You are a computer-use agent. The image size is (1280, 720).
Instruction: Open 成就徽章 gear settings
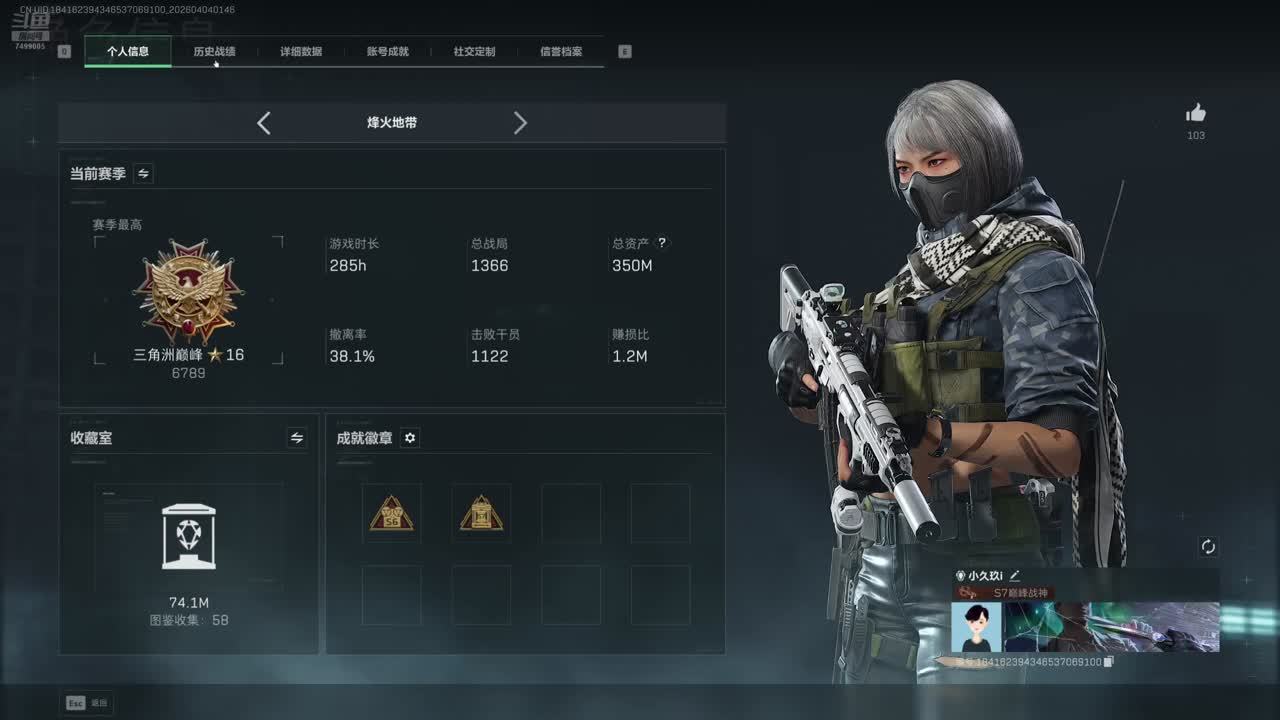pyautogui.click(x=409, y=438)
